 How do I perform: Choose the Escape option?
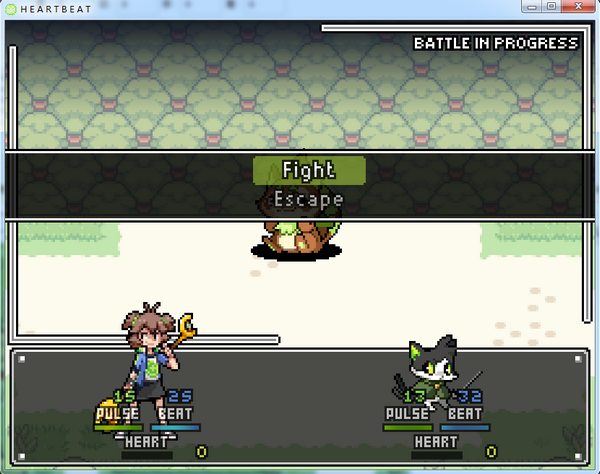click(309, 199)
